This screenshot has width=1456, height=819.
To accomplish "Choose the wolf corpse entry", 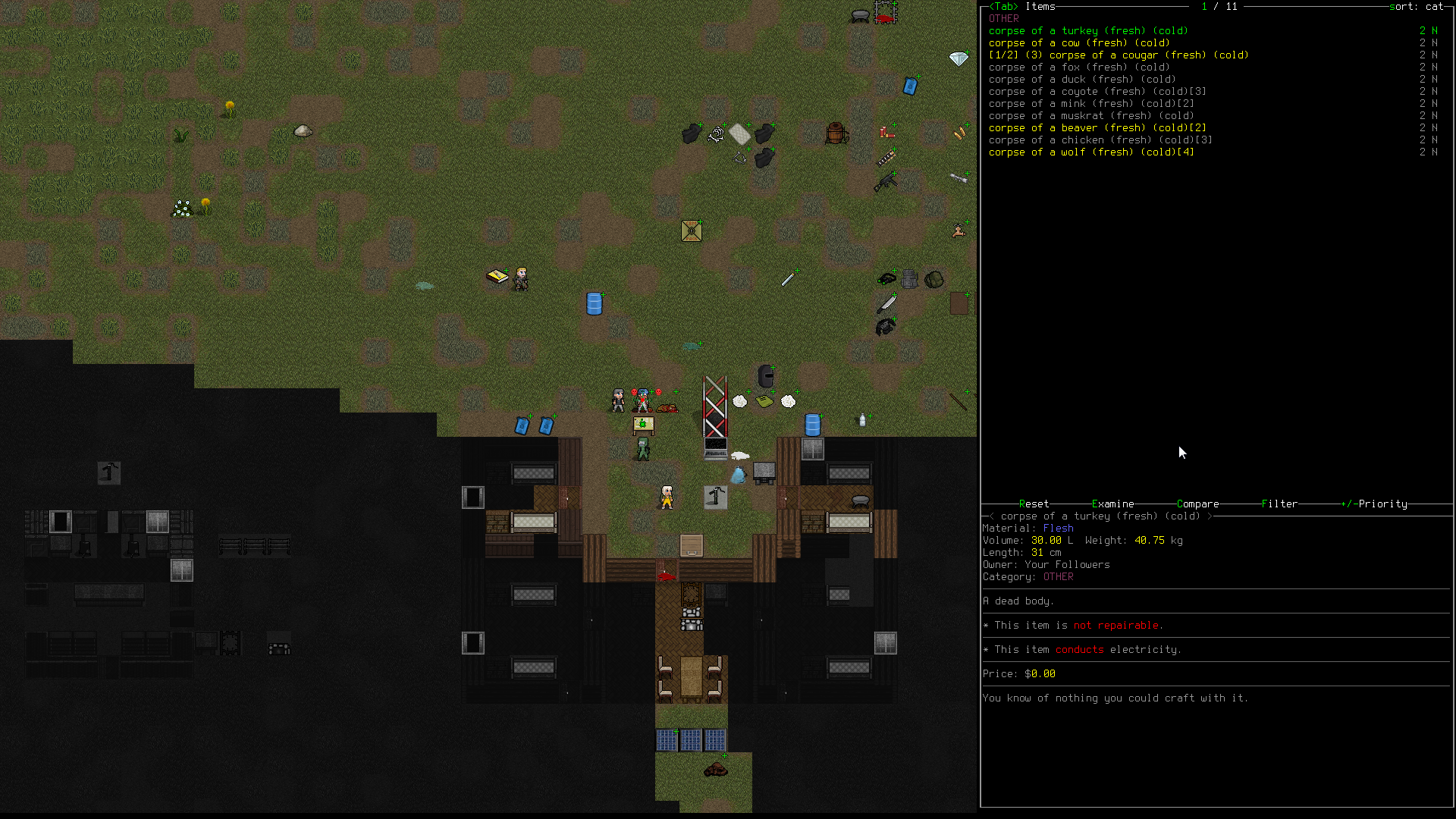I will click(x=1090, y=152).
